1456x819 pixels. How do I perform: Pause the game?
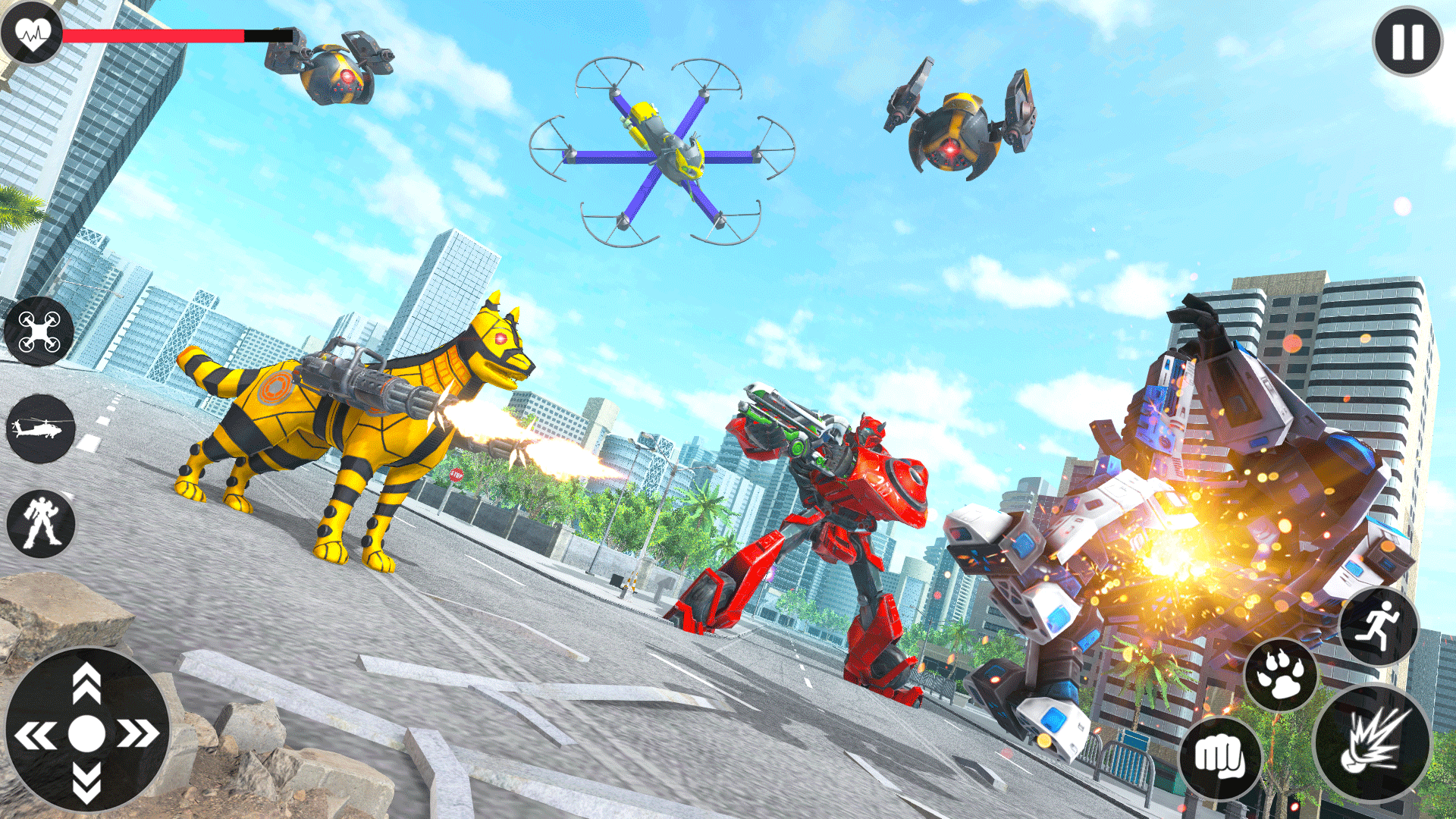pyautogui.click(x=1407, y=42)
